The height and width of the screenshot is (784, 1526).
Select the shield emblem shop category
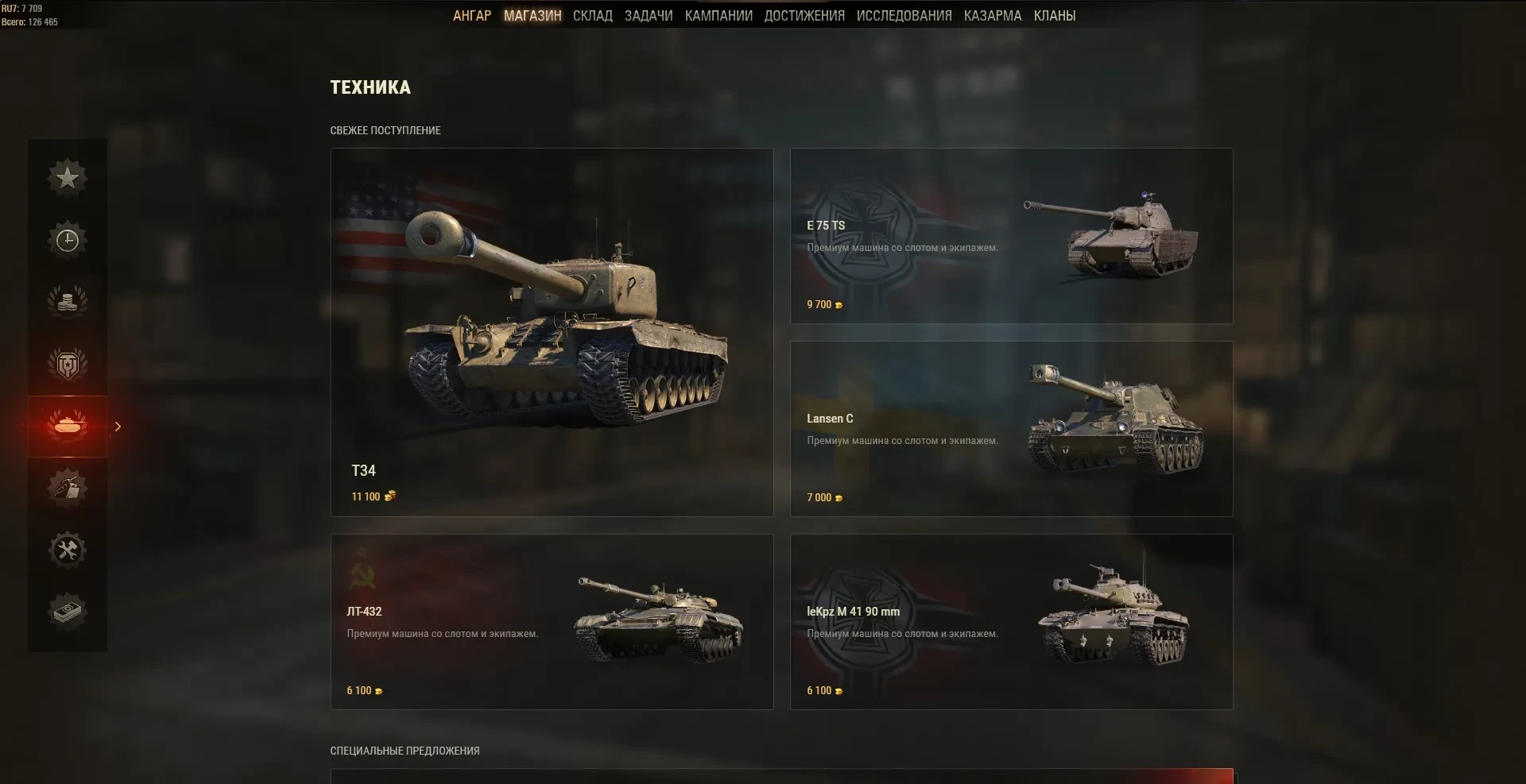pyautogui.click(x=68, y=364)
